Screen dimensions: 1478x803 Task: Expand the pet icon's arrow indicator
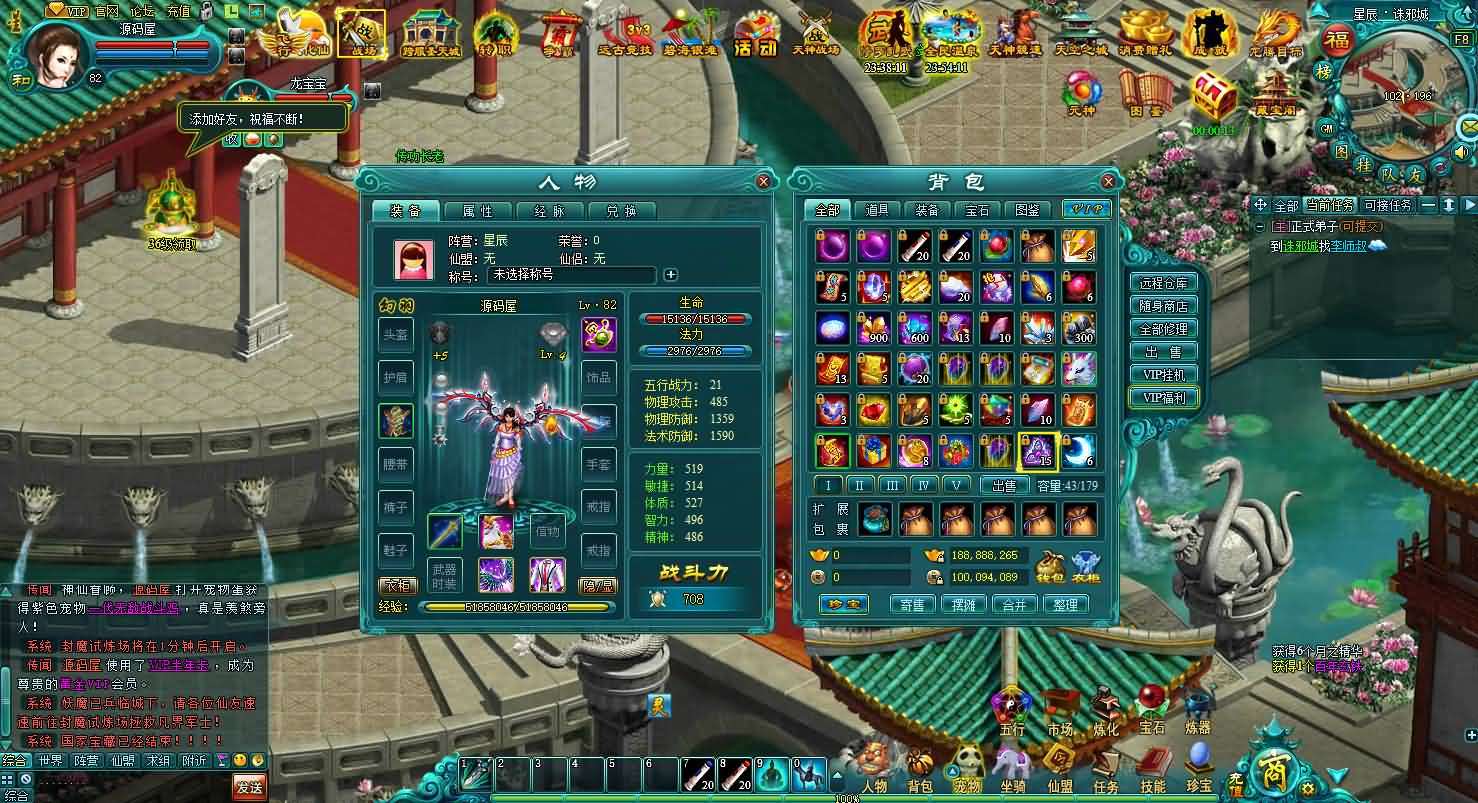952,771
